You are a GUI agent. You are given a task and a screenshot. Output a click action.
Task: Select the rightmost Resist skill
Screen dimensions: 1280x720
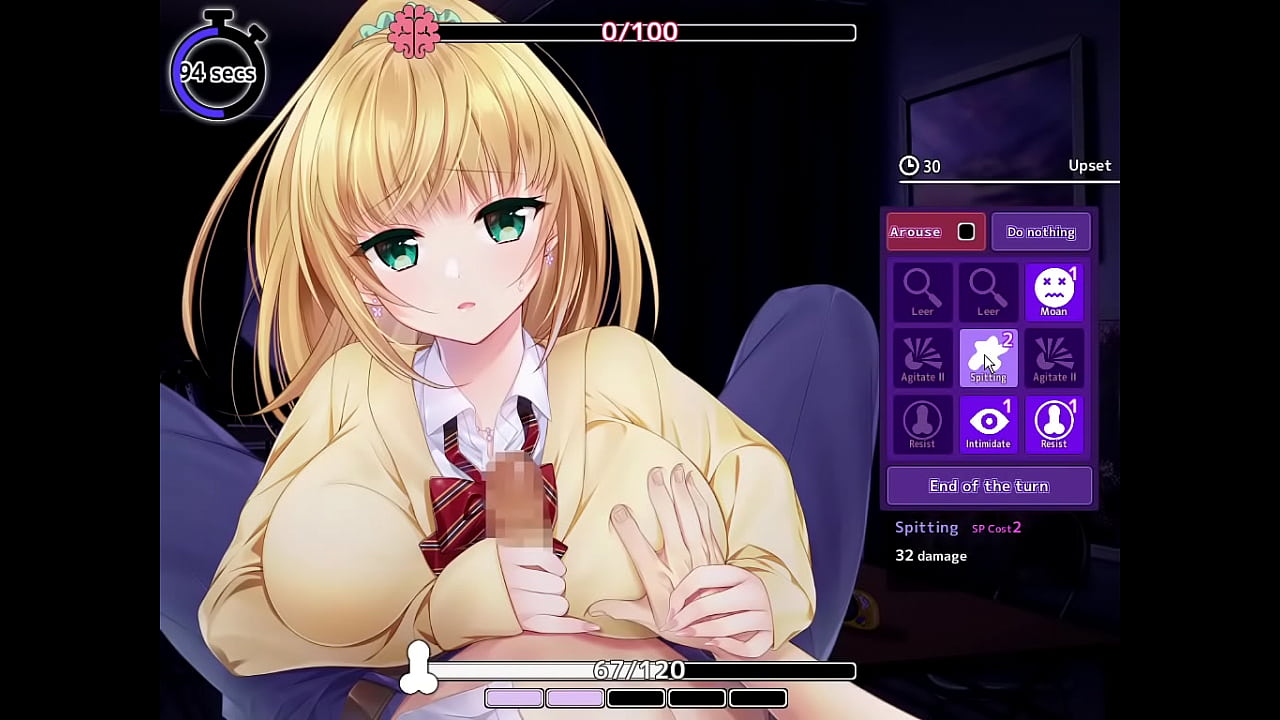click(x=1054, y=423)
